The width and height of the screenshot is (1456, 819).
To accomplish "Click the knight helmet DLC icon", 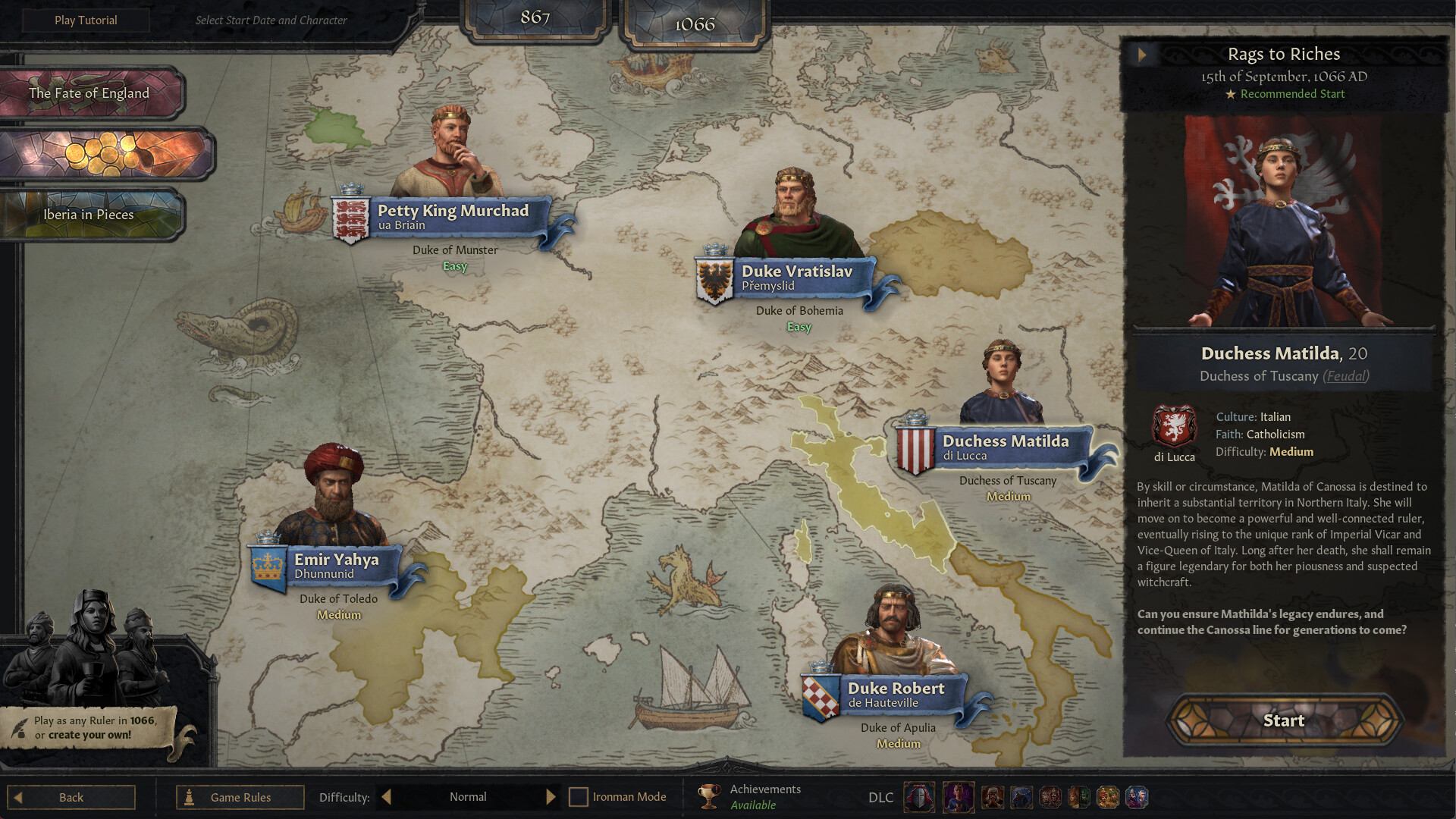I will coord(919,797).
